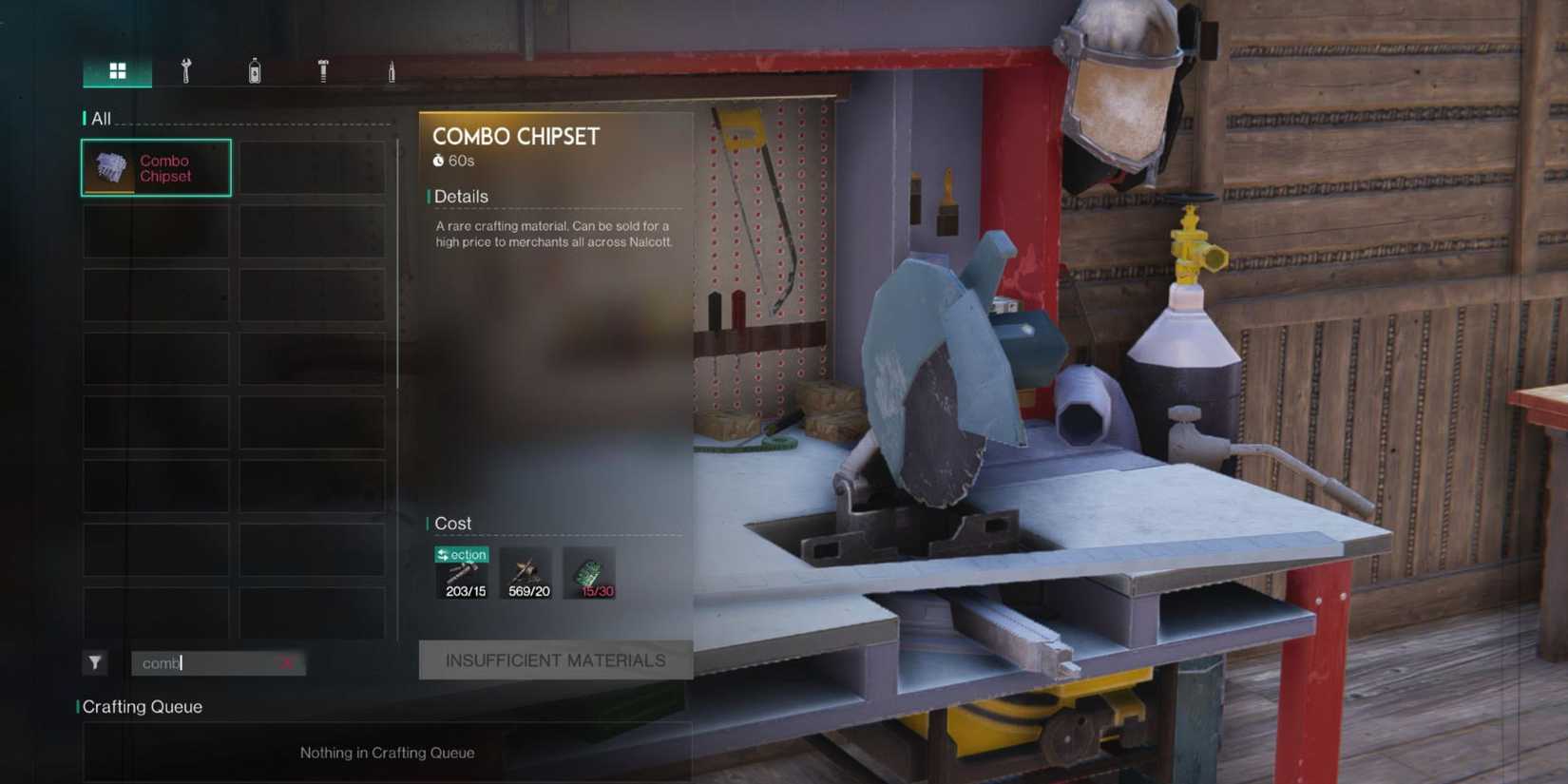Select the grid-shaped All category icon
The image size is (1568, 784).
click(x=117, y=69)
